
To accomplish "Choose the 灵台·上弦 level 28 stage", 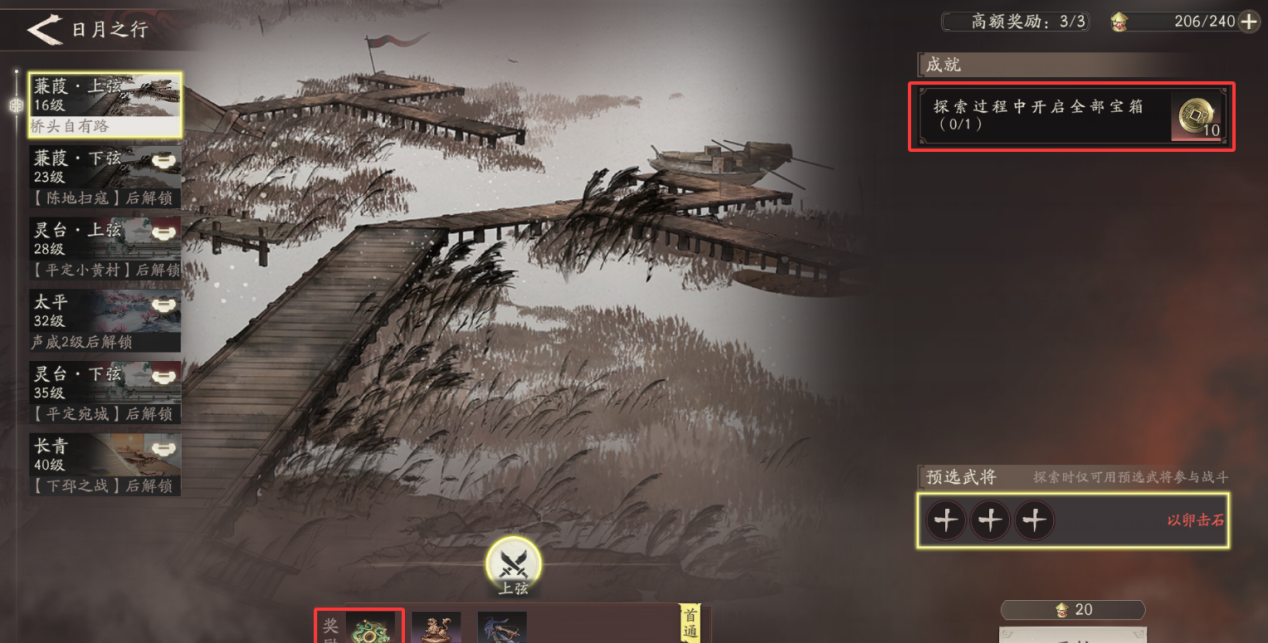I will click(105, 248).
